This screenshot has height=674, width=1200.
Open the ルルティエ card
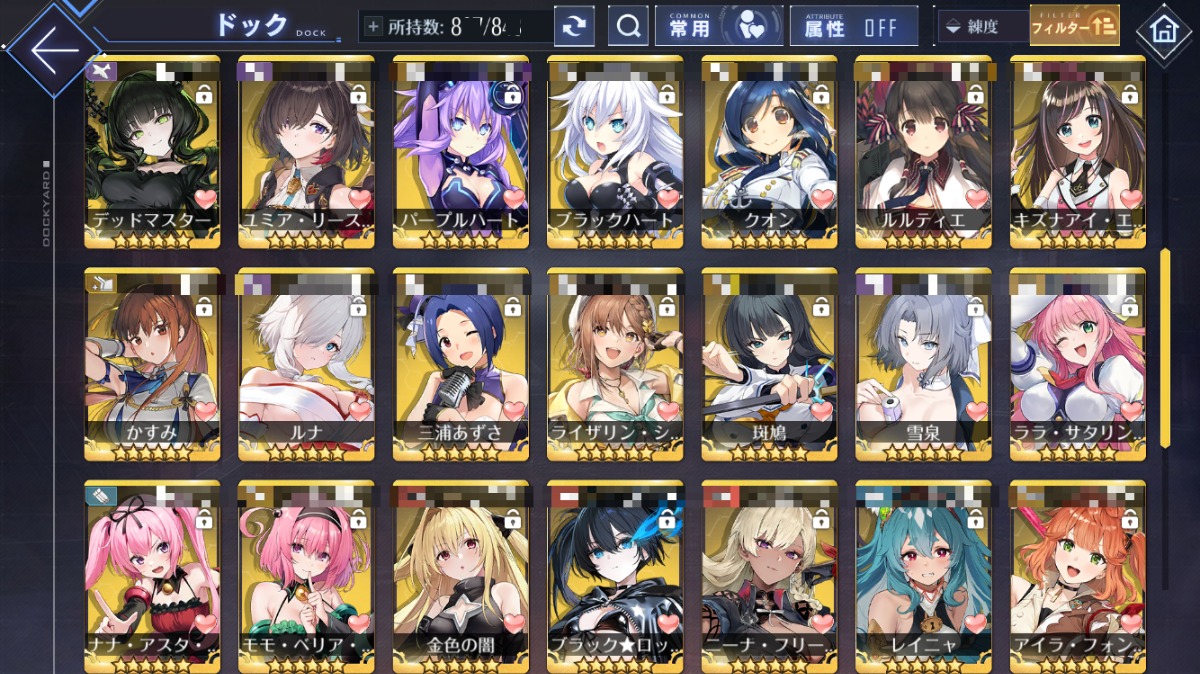[x=923, y=150]
